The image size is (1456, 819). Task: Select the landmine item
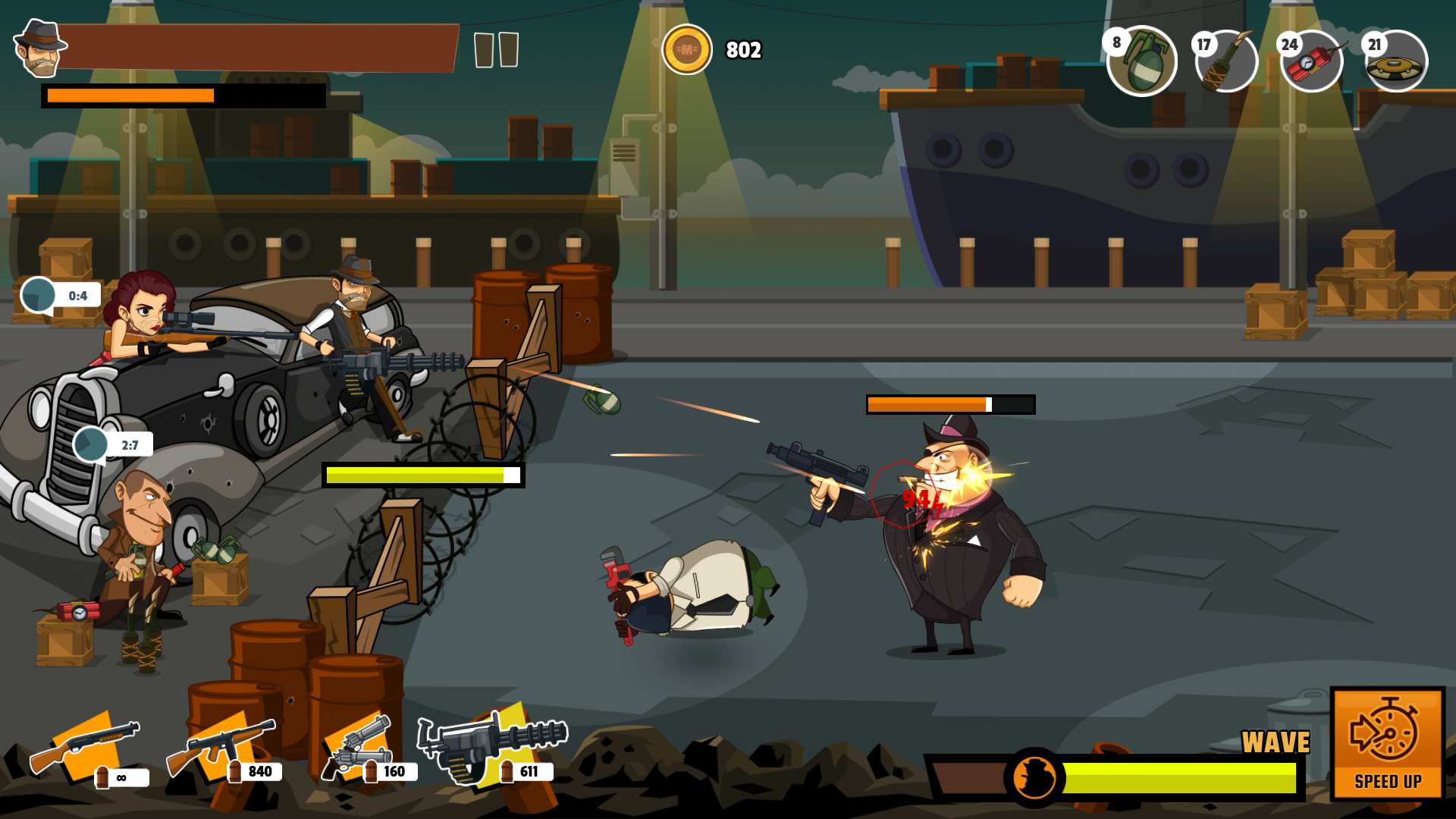(x=1397, y=62)
